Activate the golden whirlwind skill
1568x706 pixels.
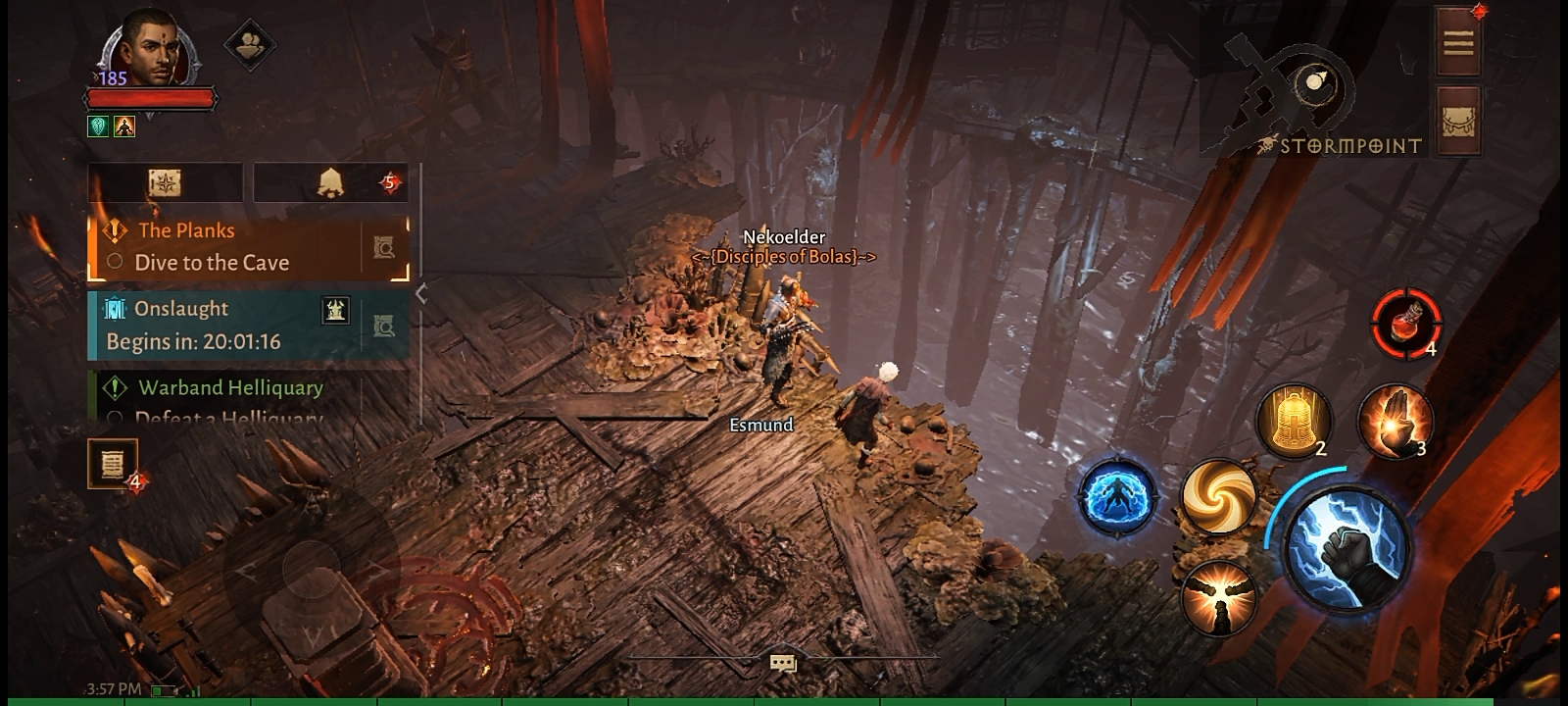point(1218,497)
